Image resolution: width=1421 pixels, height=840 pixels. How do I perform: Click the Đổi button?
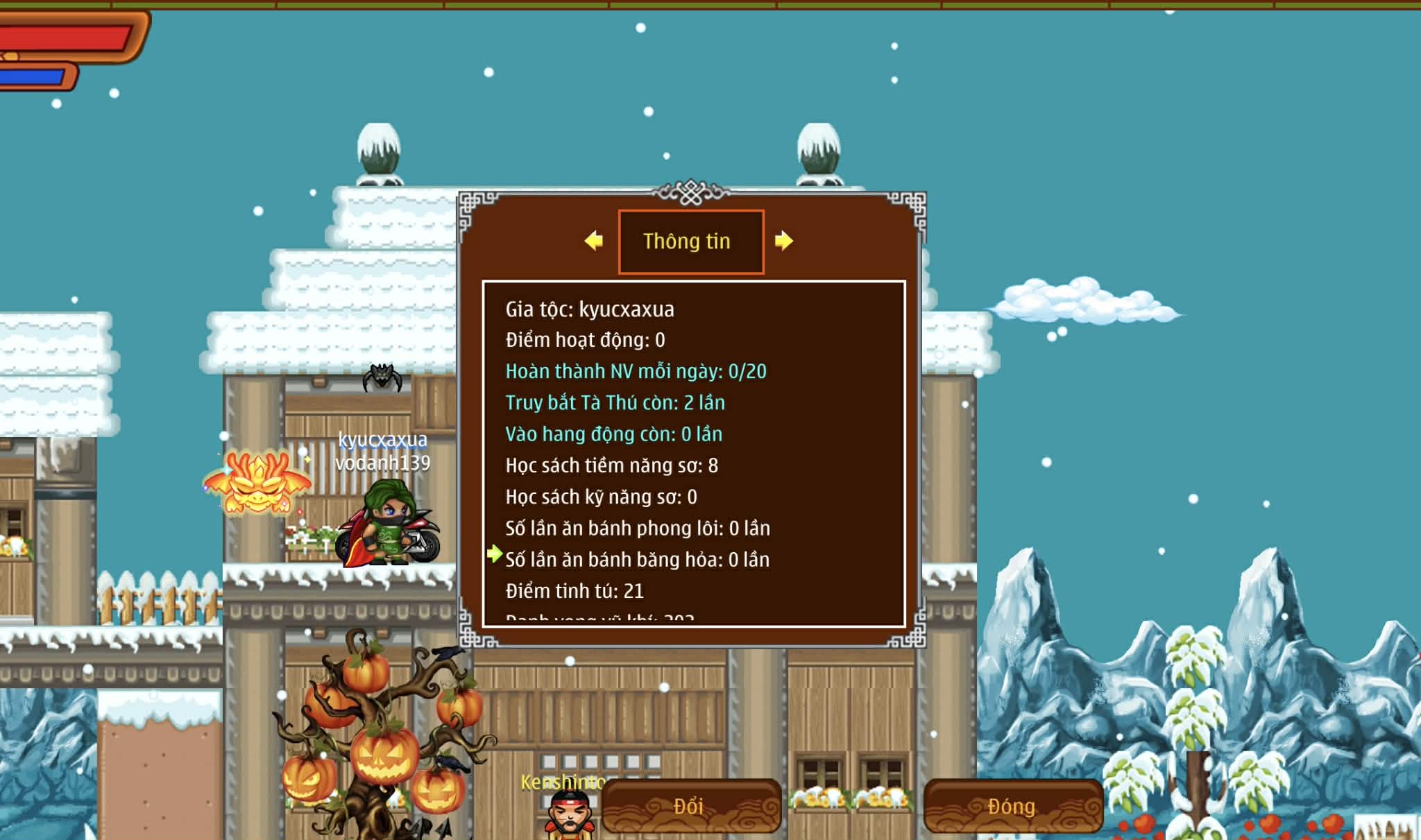pyautogui.click(x=690, y=806)
